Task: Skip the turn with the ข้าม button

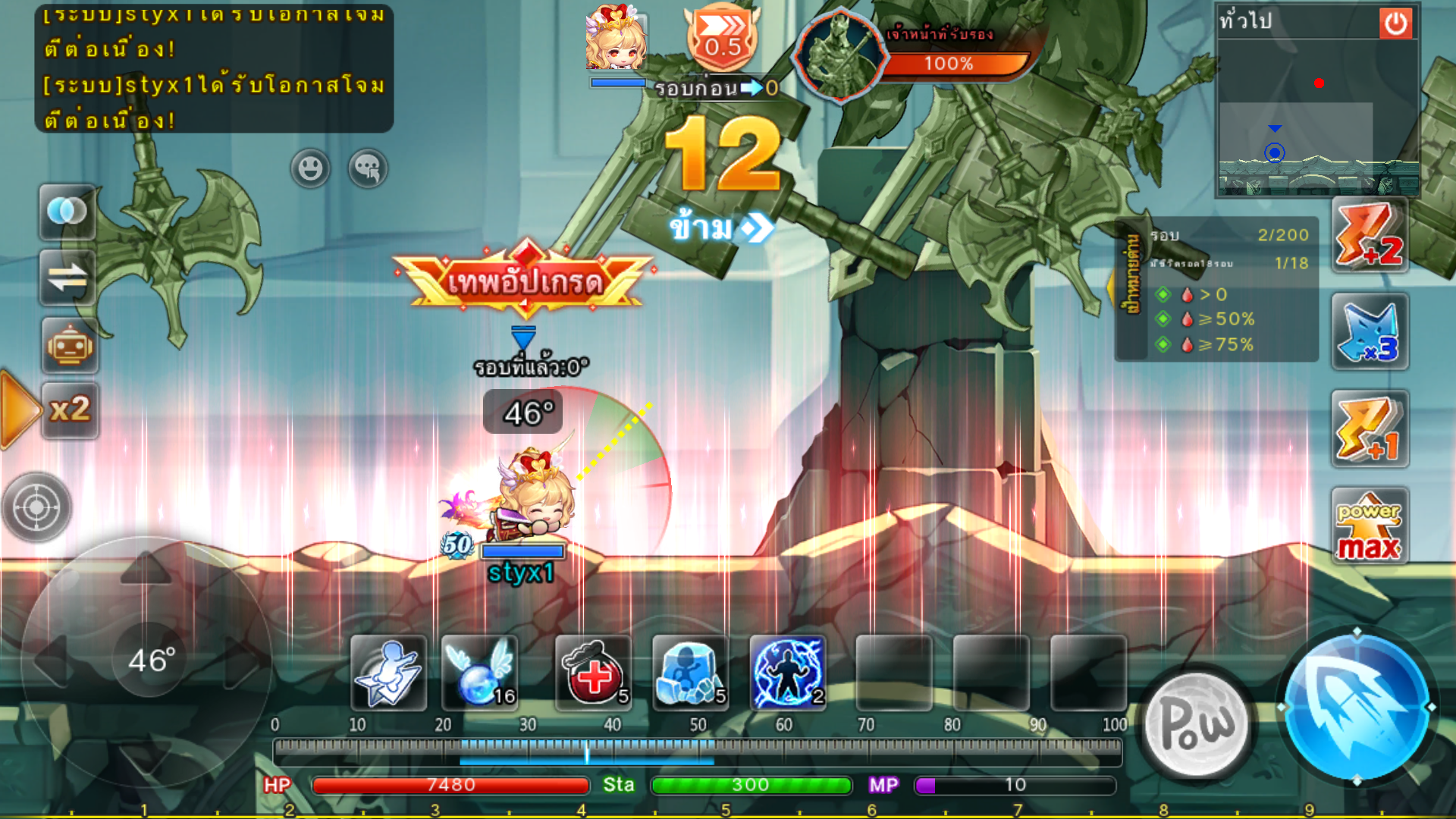Action: [720, 227]
